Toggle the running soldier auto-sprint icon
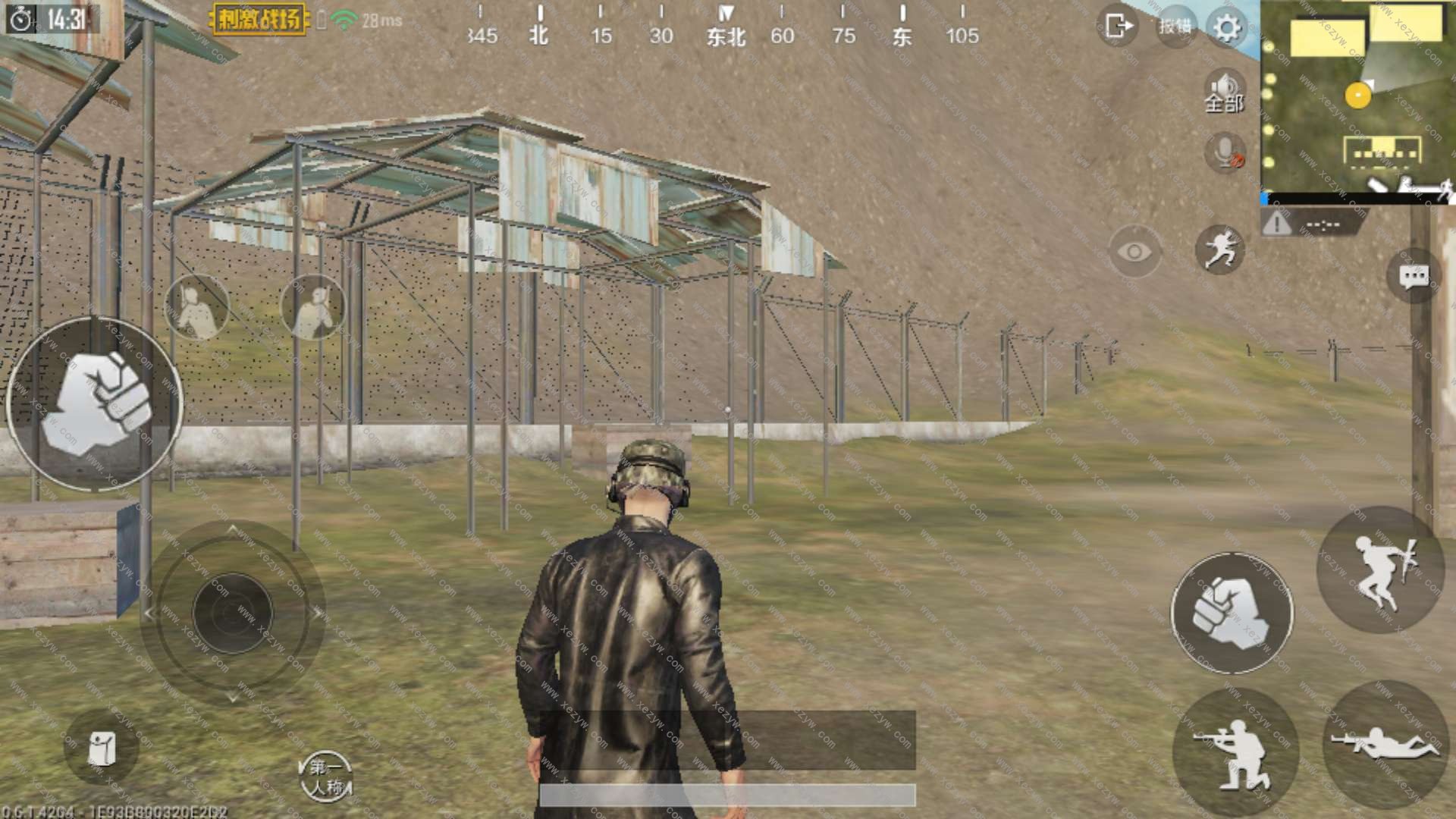This screenshot has width=1456, height=819. coord(1220,249)
